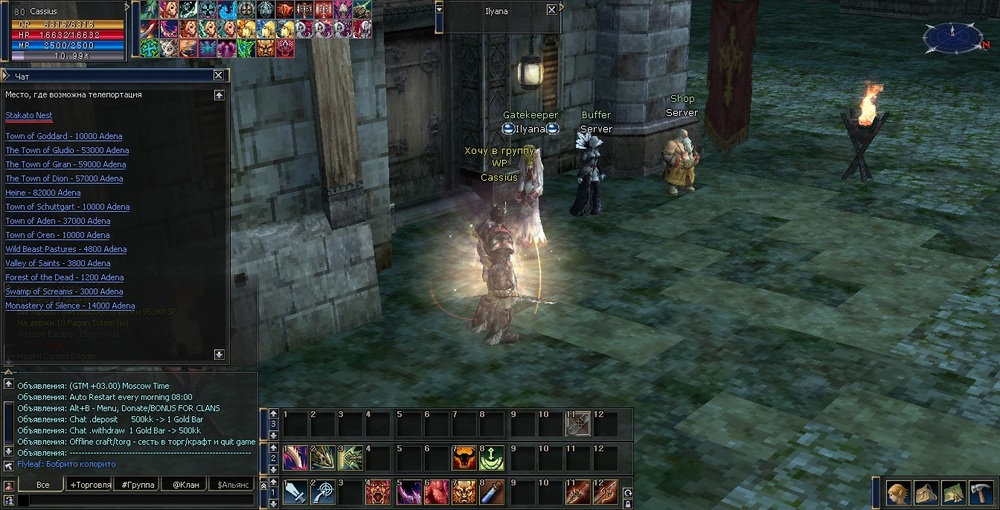Click the compass radar
This screenshot has height=510, width=1000.
point(952,38)
